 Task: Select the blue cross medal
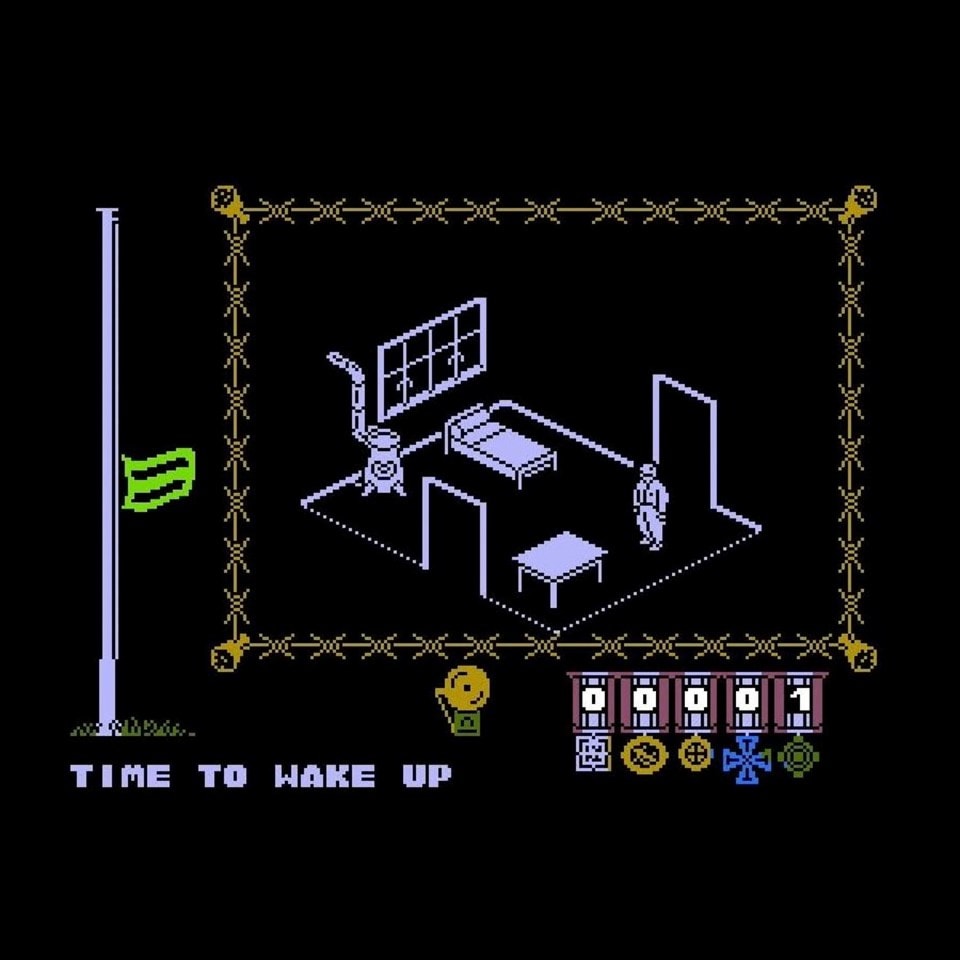point(746,759)
